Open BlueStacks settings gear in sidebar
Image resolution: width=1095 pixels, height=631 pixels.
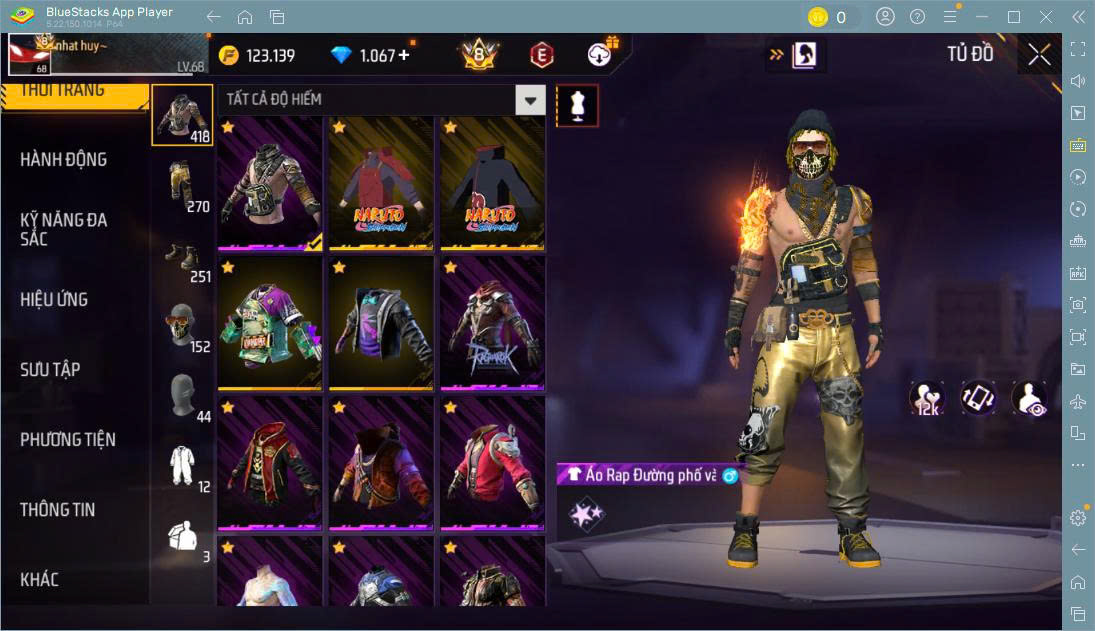point(1077,518)
